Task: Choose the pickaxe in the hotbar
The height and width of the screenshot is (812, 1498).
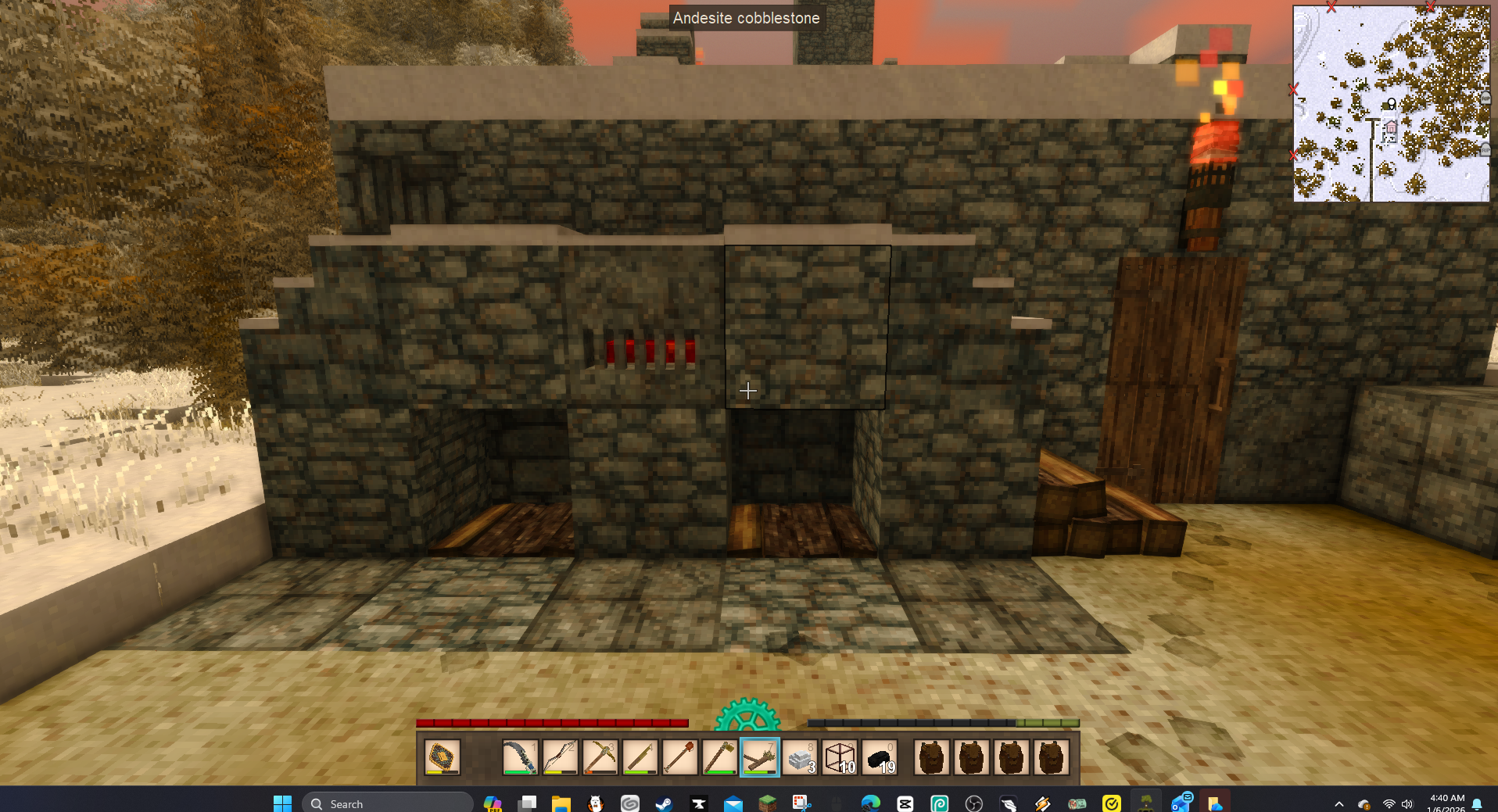Action: coord(600,757)
